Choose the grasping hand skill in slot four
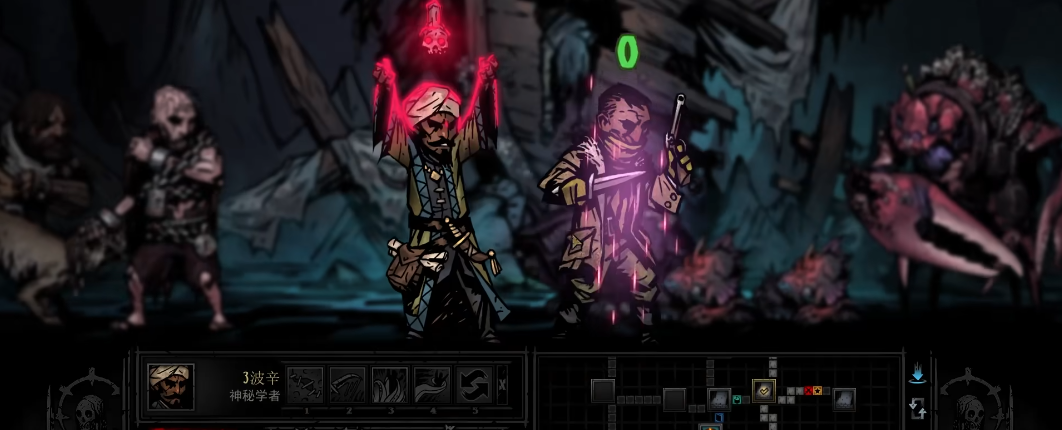The width and height of the screenshot is (1062, 430). coord(431,385)
